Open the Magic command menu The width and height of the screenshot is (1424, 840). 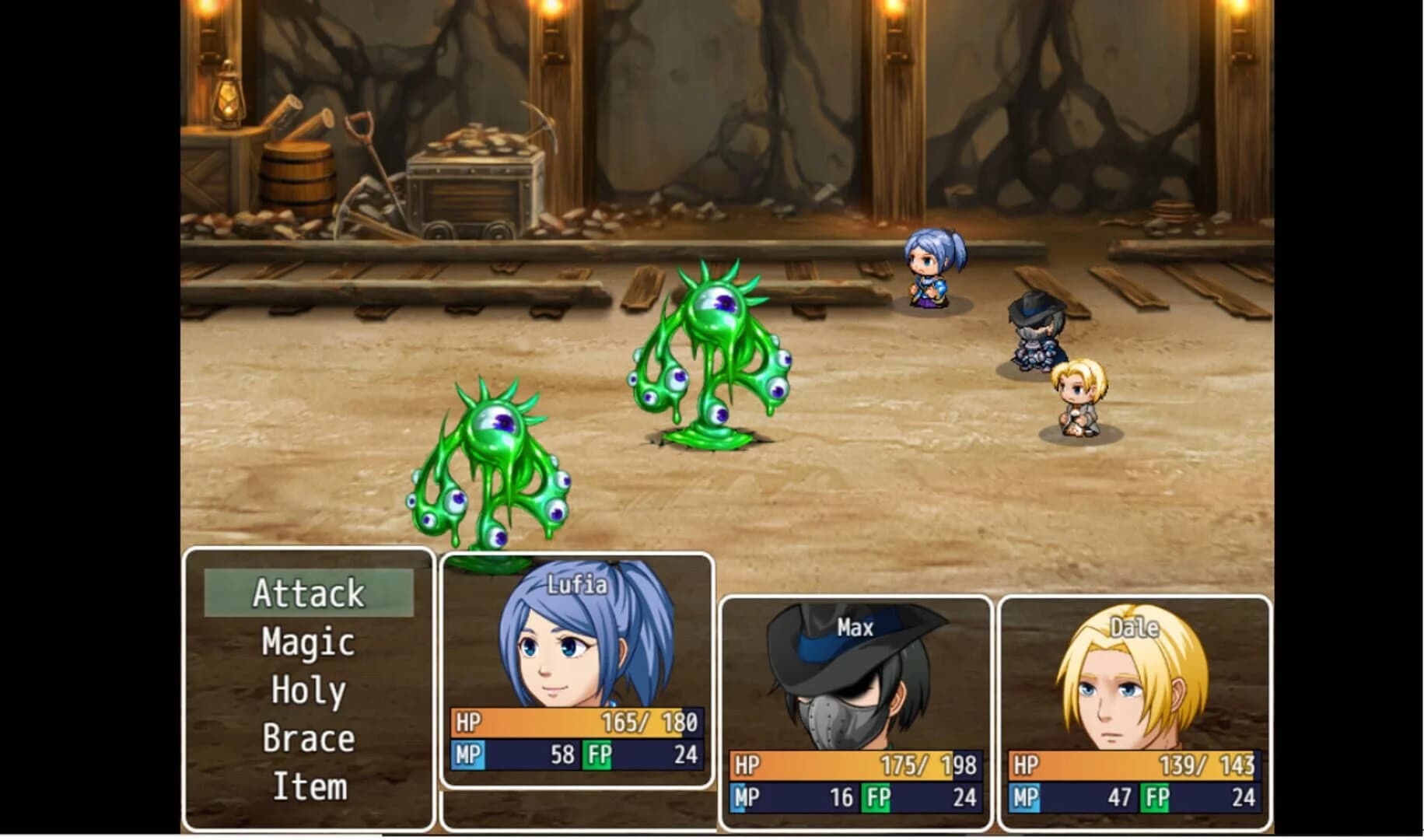pyautogui.click(x=308, y=641)
